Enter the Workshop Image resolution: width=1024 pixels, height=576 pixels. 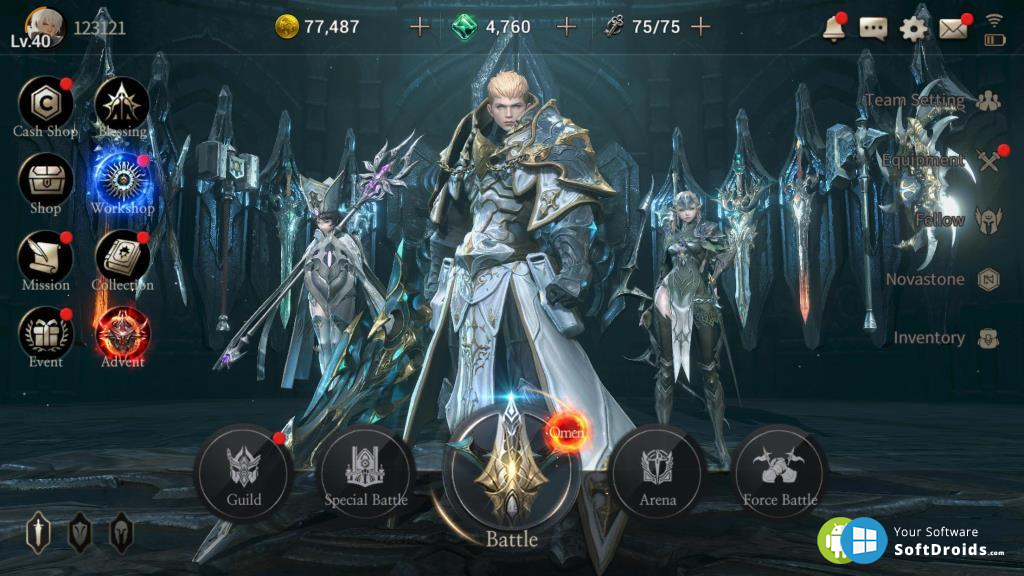coord(122,180)
